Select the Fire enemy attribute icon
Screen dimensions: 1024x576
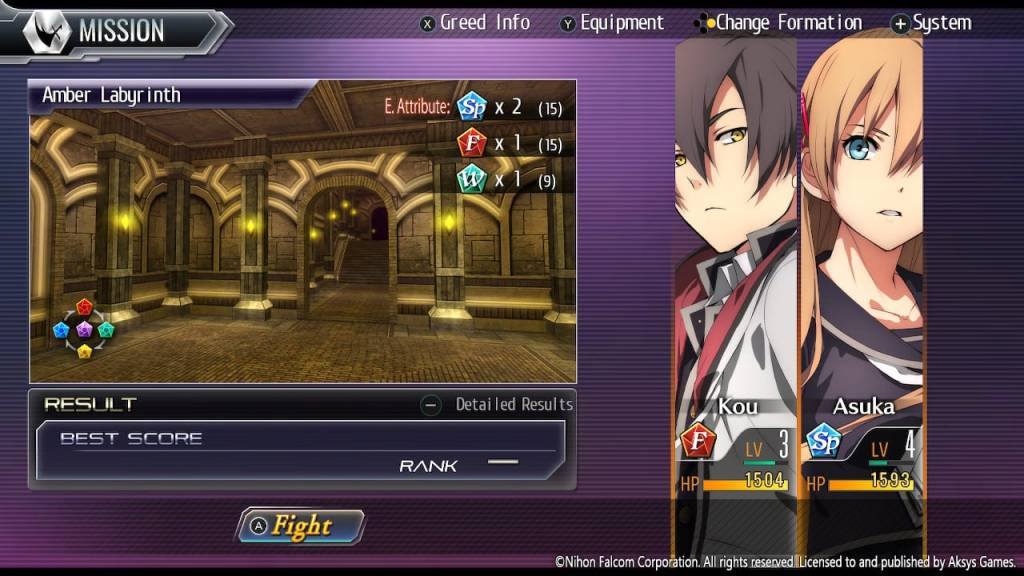[471, 143]
